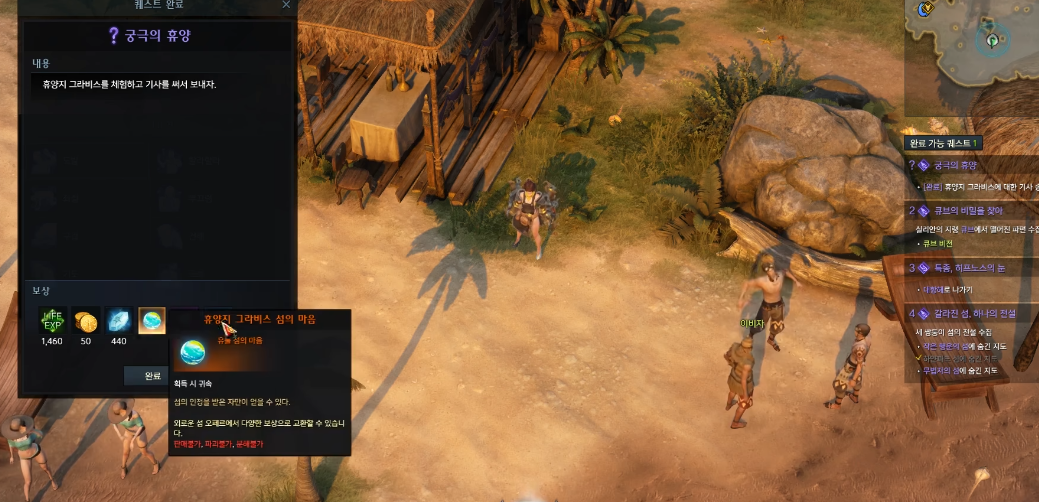Select the Life EXP reward icon

[52, 321]
